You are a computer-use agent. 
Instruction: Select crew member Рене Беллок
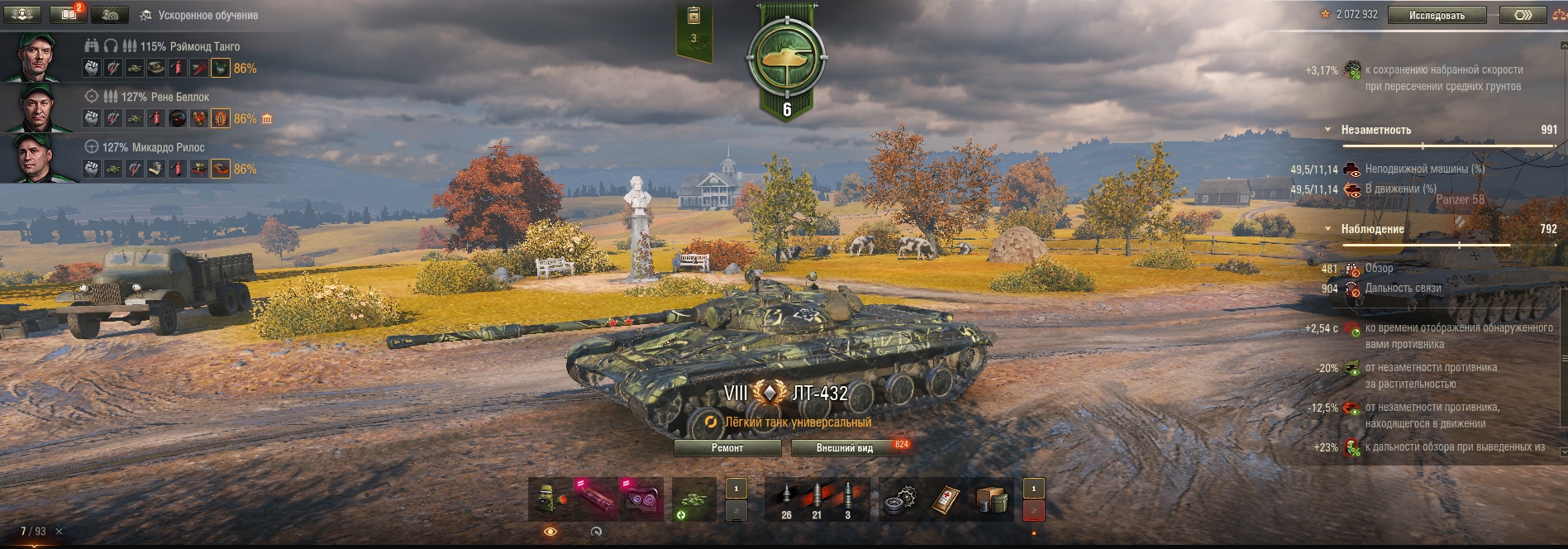(165, 97)
